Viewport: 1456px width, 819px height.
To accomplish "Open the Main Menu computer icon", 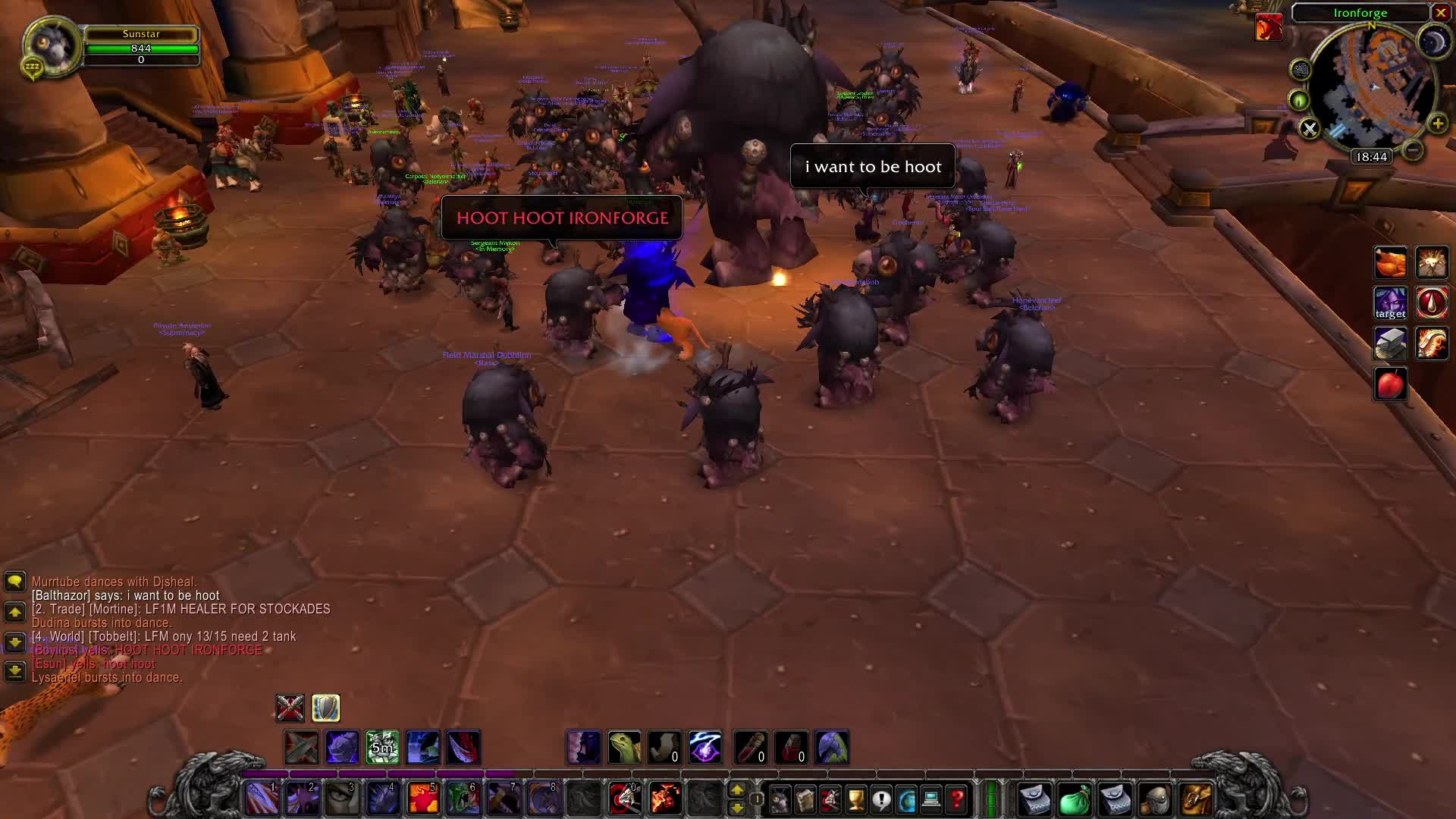I will pos(932,799).
